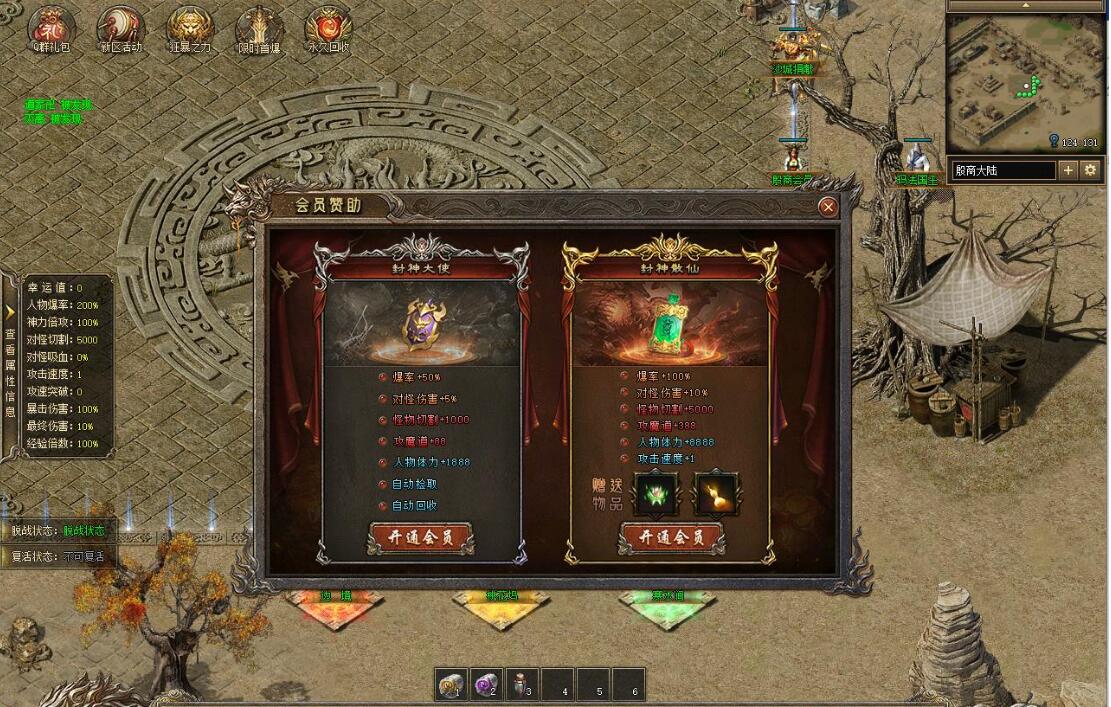Viewport: 1111px width, 707px height.
Task: Close the 会员赞助 membership window
Action: [827, 207]
